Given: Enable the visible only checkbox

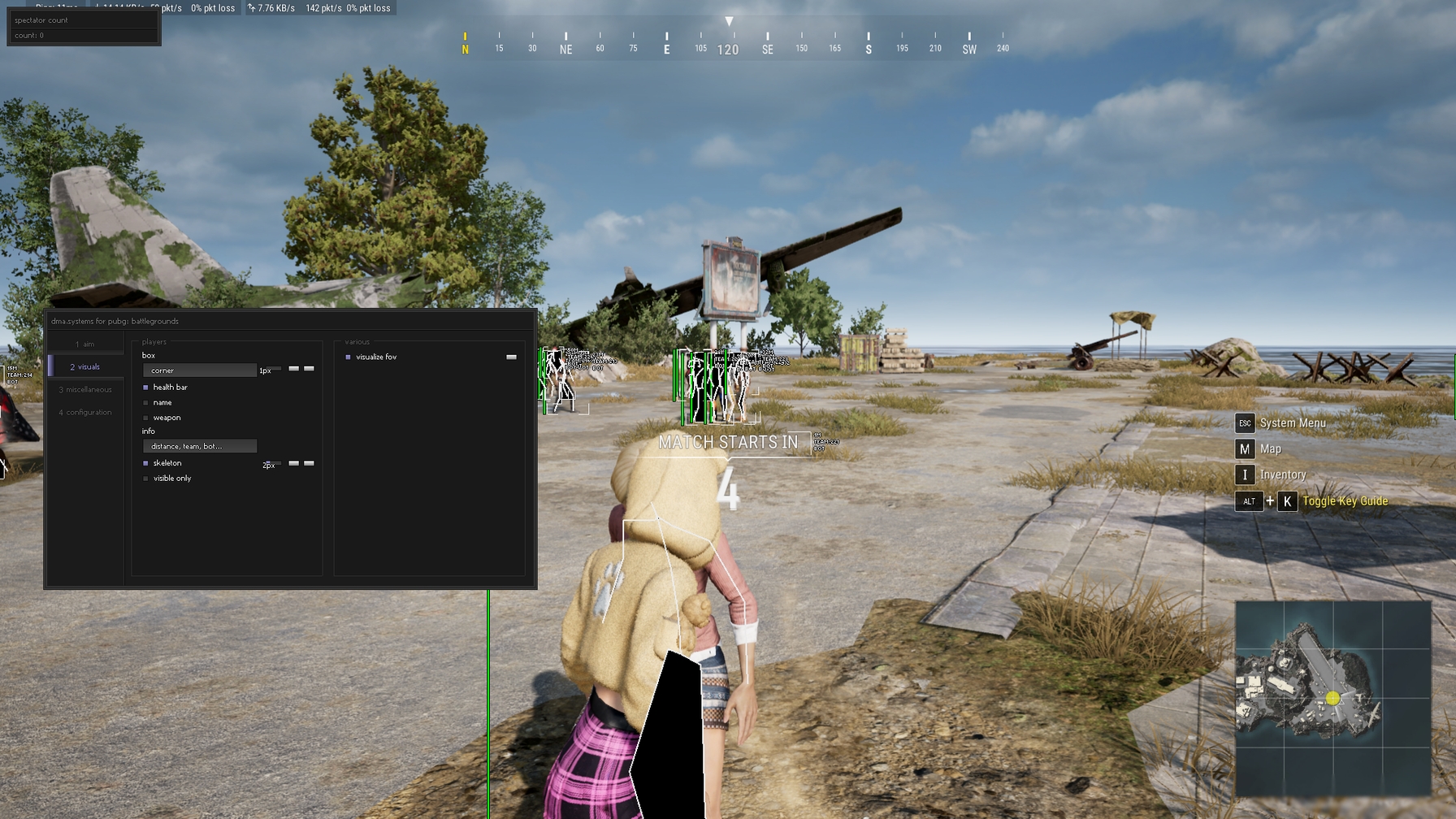Looking at the screenshot, I should [x=145, y=479].
